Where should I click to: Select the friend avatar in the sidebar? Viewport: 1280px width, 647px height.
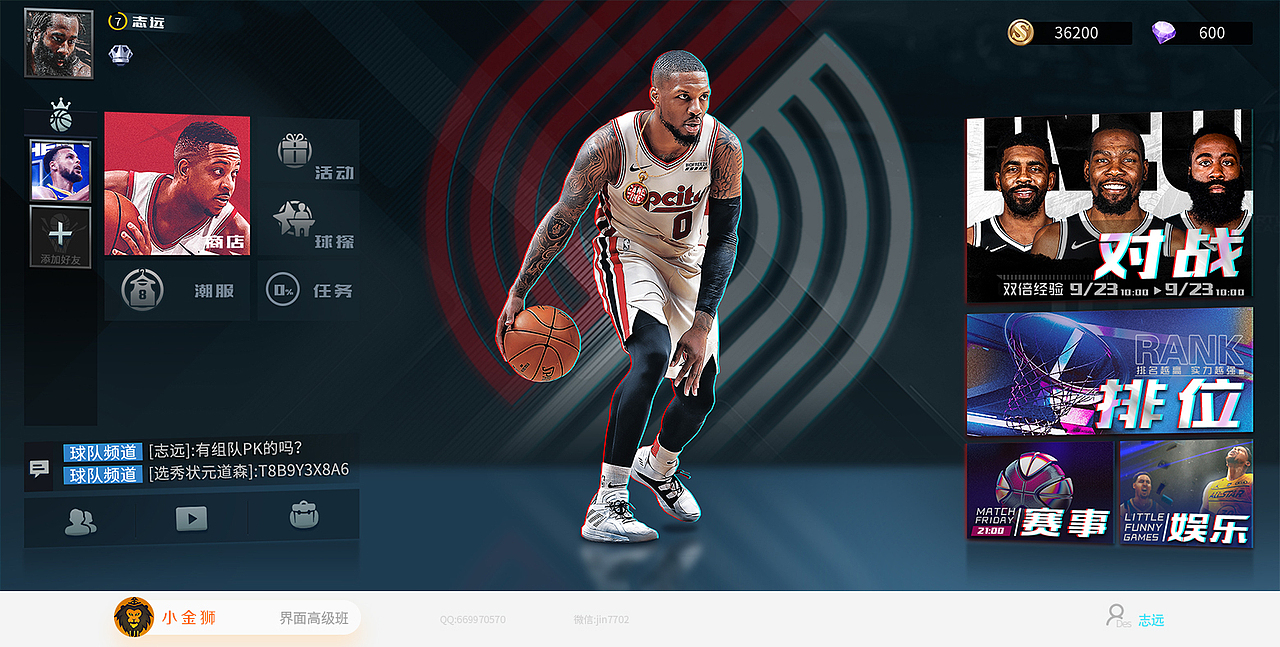[60, 170]
